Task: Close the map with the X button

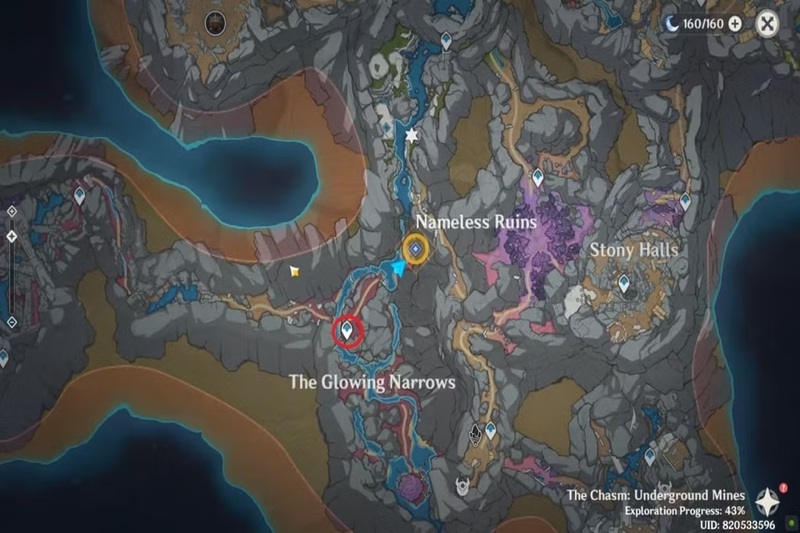Action: pos(767,24)
